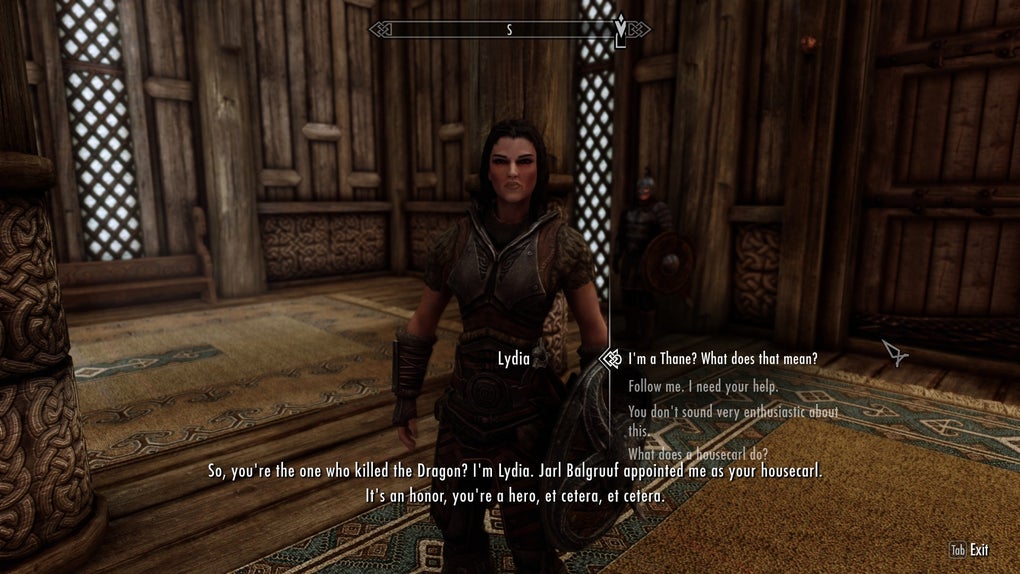Ask "I'm a Thane? What does that mean?"
This screenshot has width=1020, height=574.
coord(722,358)
